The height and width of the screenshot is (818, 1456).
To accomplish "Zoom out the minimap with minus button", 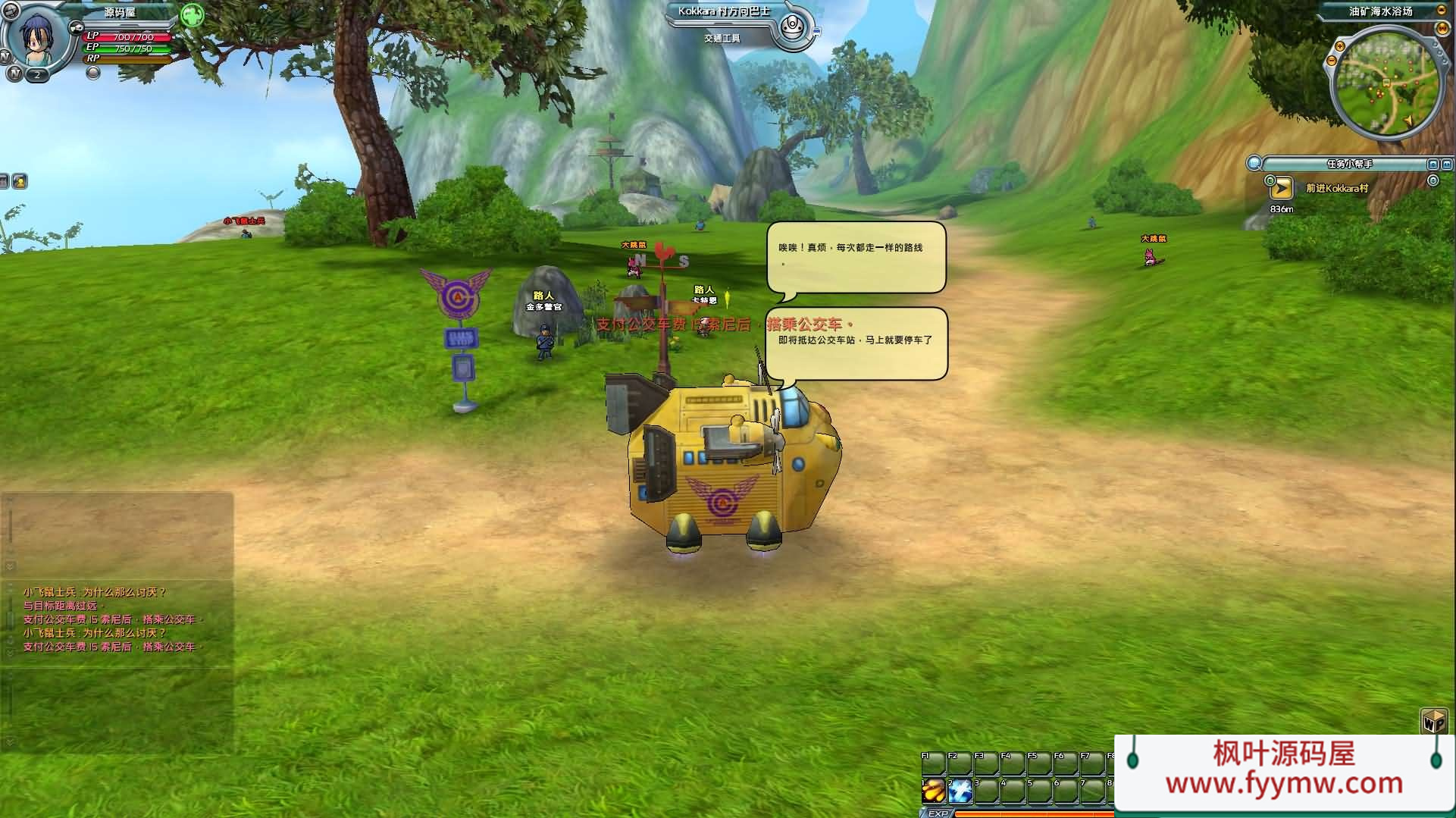I will click(1332, 61).
